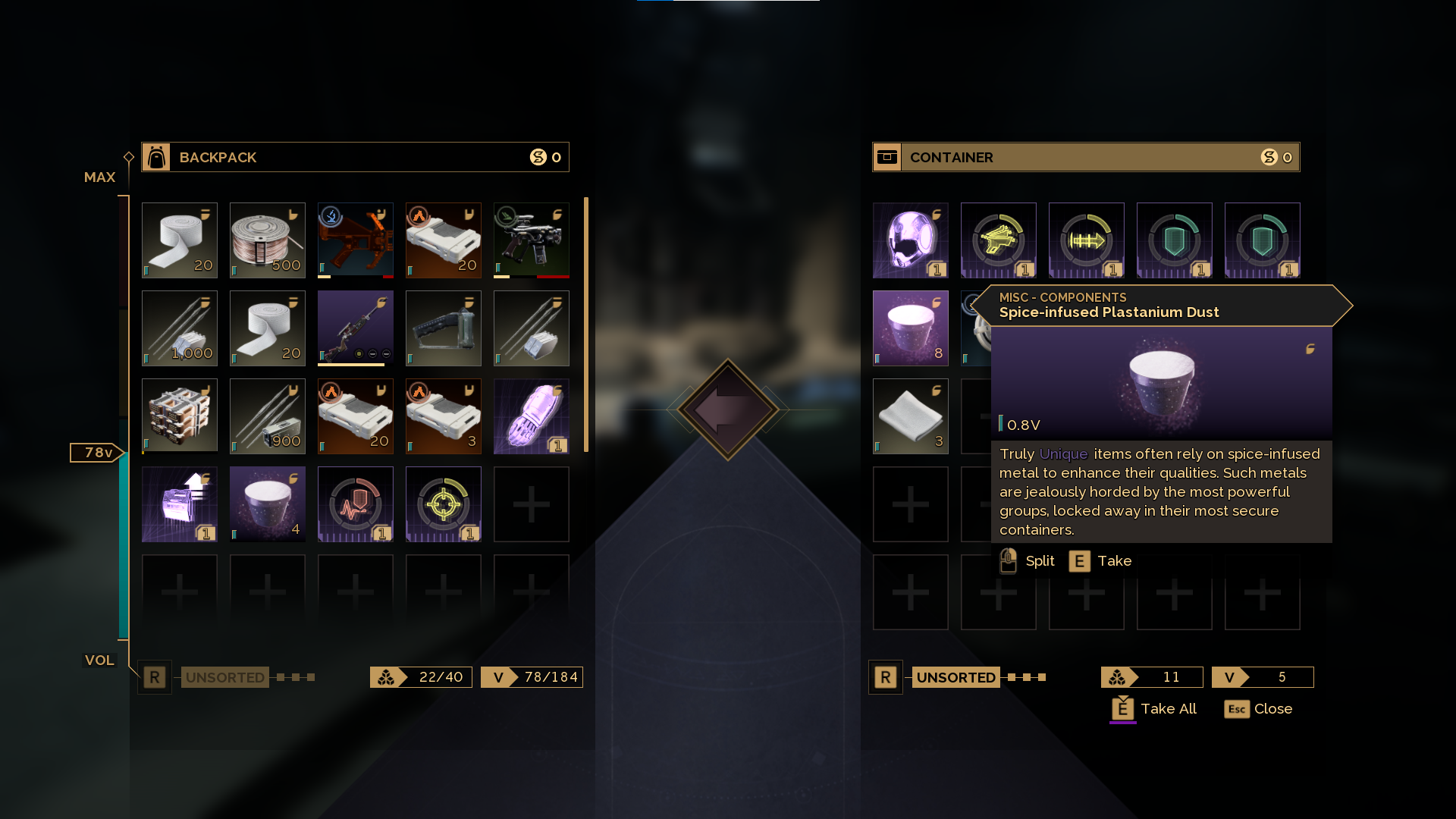The image size is (1456, 819).
Task: Select the stacked crates item in the backpack
Action: pos(179,416)
